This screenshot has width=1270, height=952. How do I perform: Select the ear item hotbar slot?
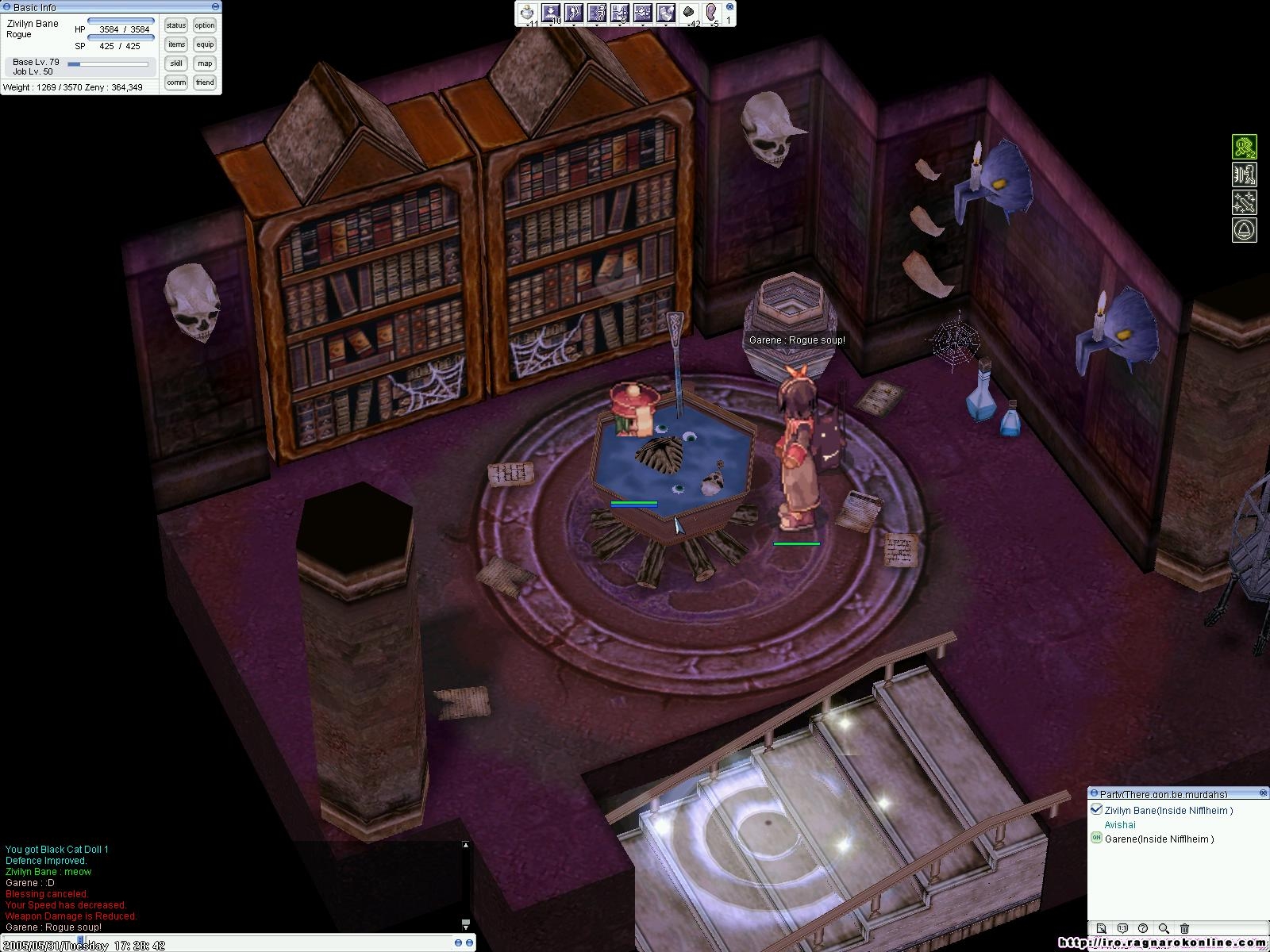[x=711, y=13]
